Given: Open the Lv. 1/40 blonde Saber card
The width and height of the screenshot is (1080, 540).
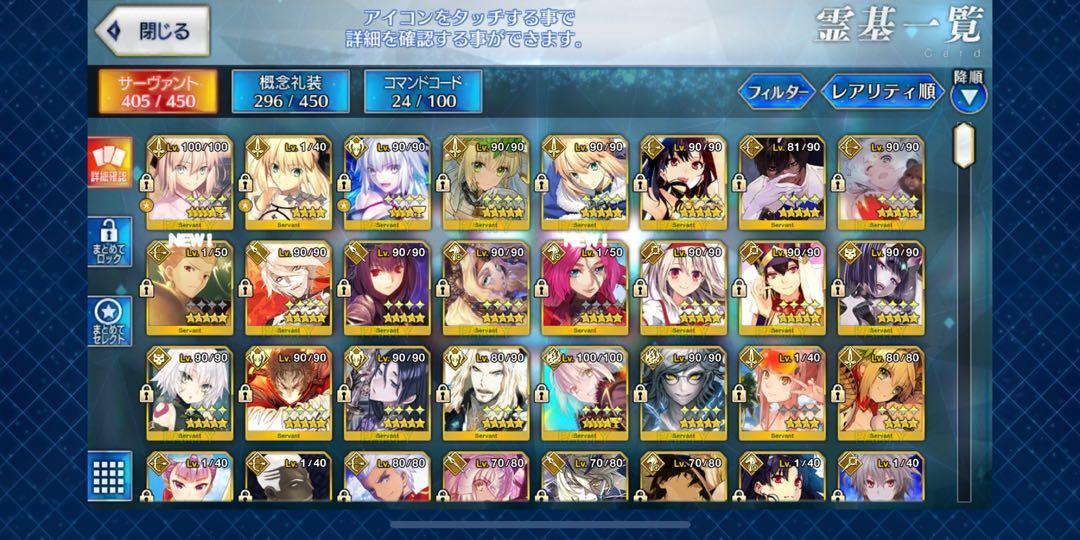Looking at the screenshot, I should (289, 179).
